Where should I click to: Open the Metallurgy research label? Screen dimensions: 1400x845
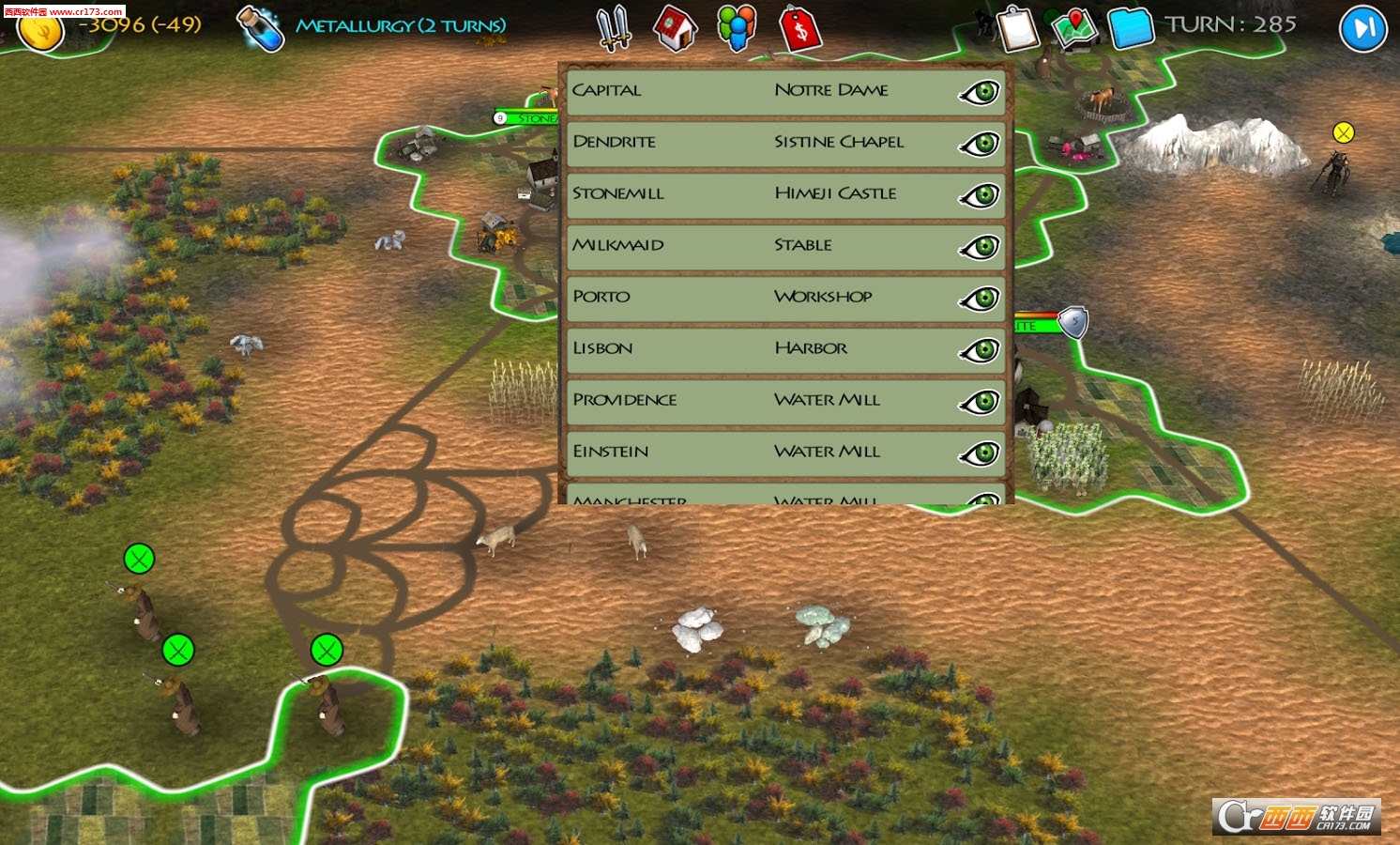(x=402, y=28)
